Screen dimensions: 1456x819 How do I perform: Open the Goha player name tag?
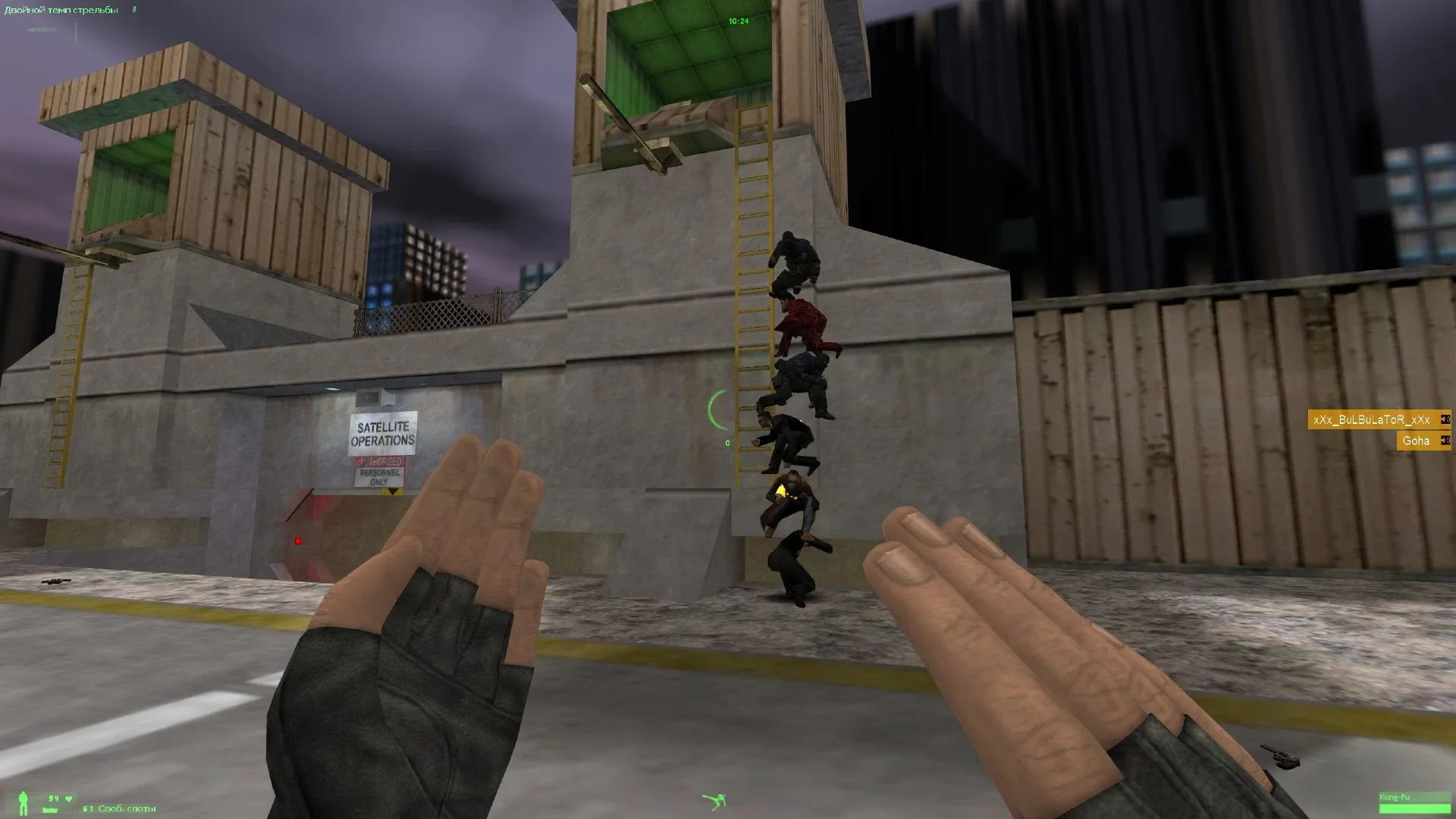(1415, 441)
